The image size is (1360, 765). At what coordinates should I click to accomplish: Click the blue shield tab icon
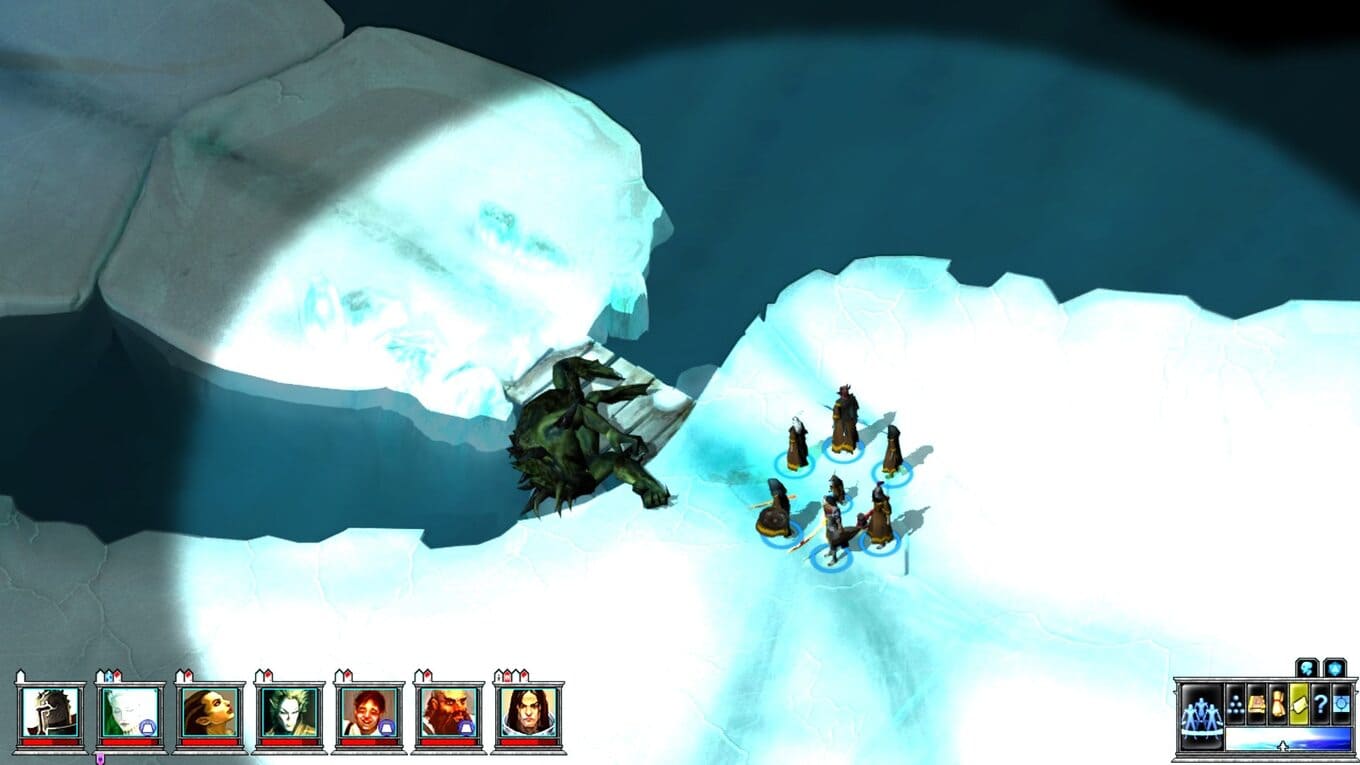pos(1335,667)
